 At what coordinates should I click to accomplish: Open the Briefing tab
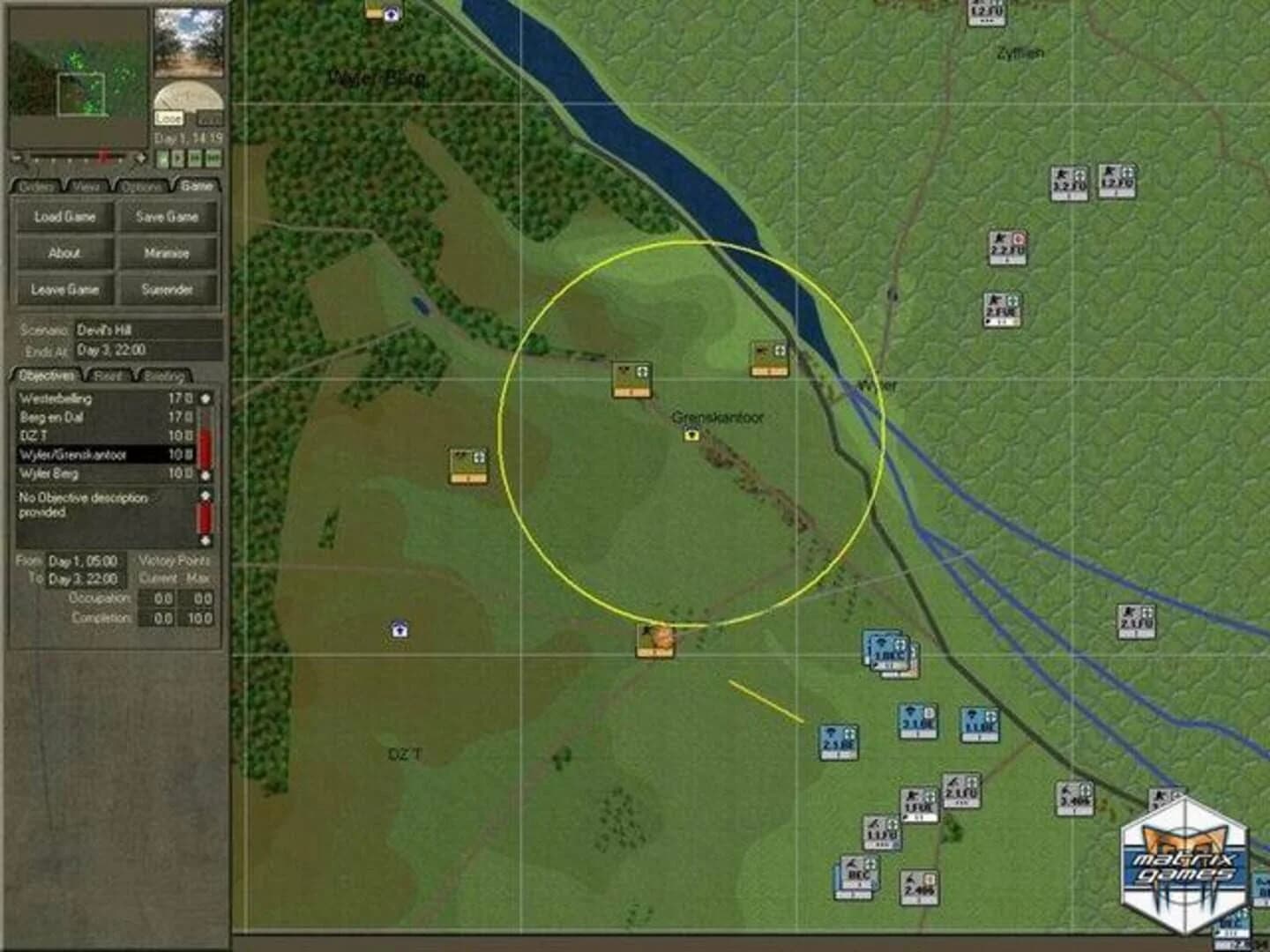pos(165,376)
